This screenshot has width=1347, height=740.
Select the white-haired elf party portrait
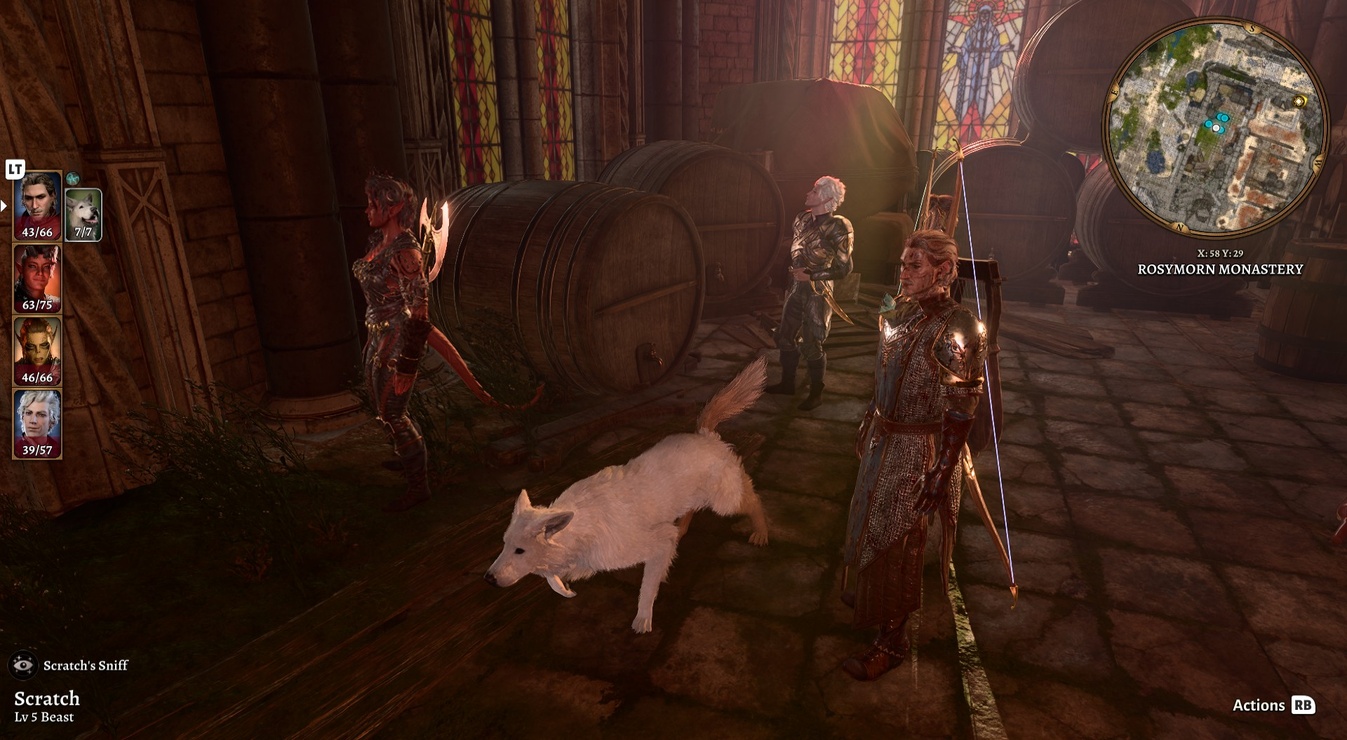point(37,422)
